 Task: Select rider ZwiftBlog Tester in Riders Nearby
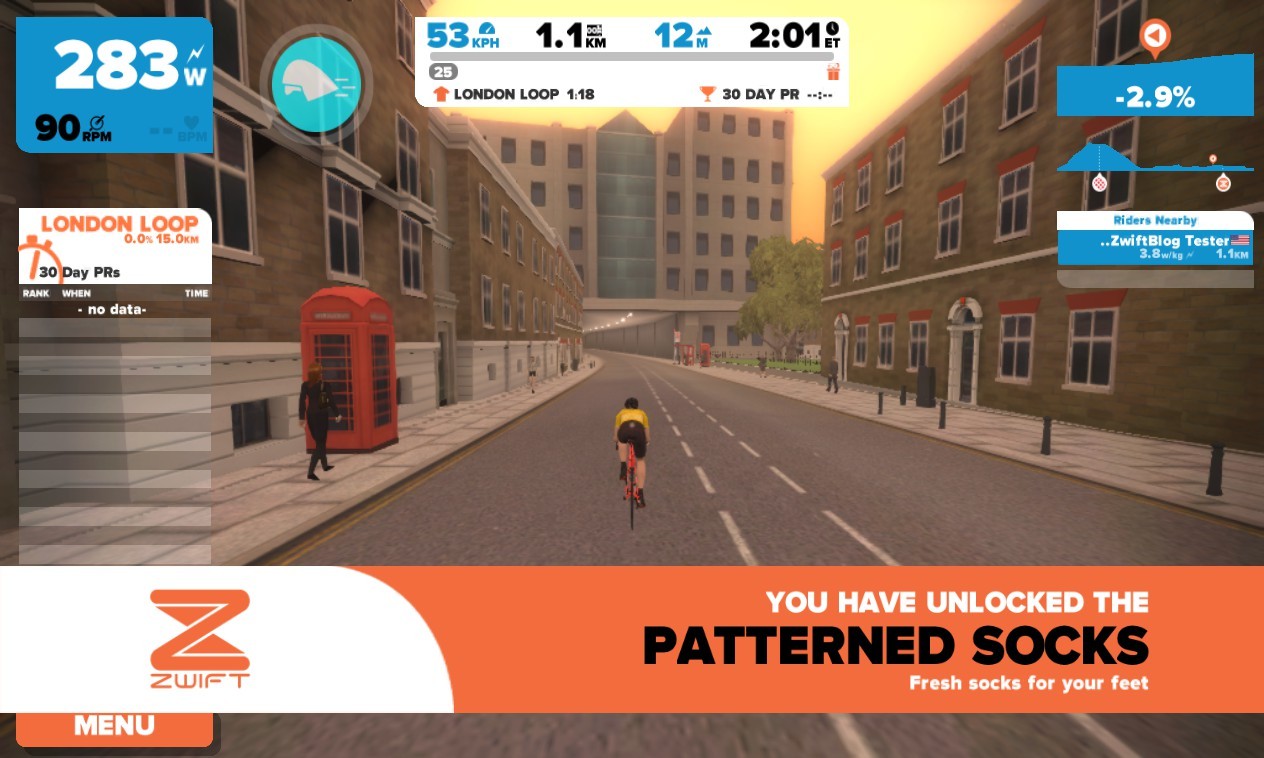coord(1155,247)
